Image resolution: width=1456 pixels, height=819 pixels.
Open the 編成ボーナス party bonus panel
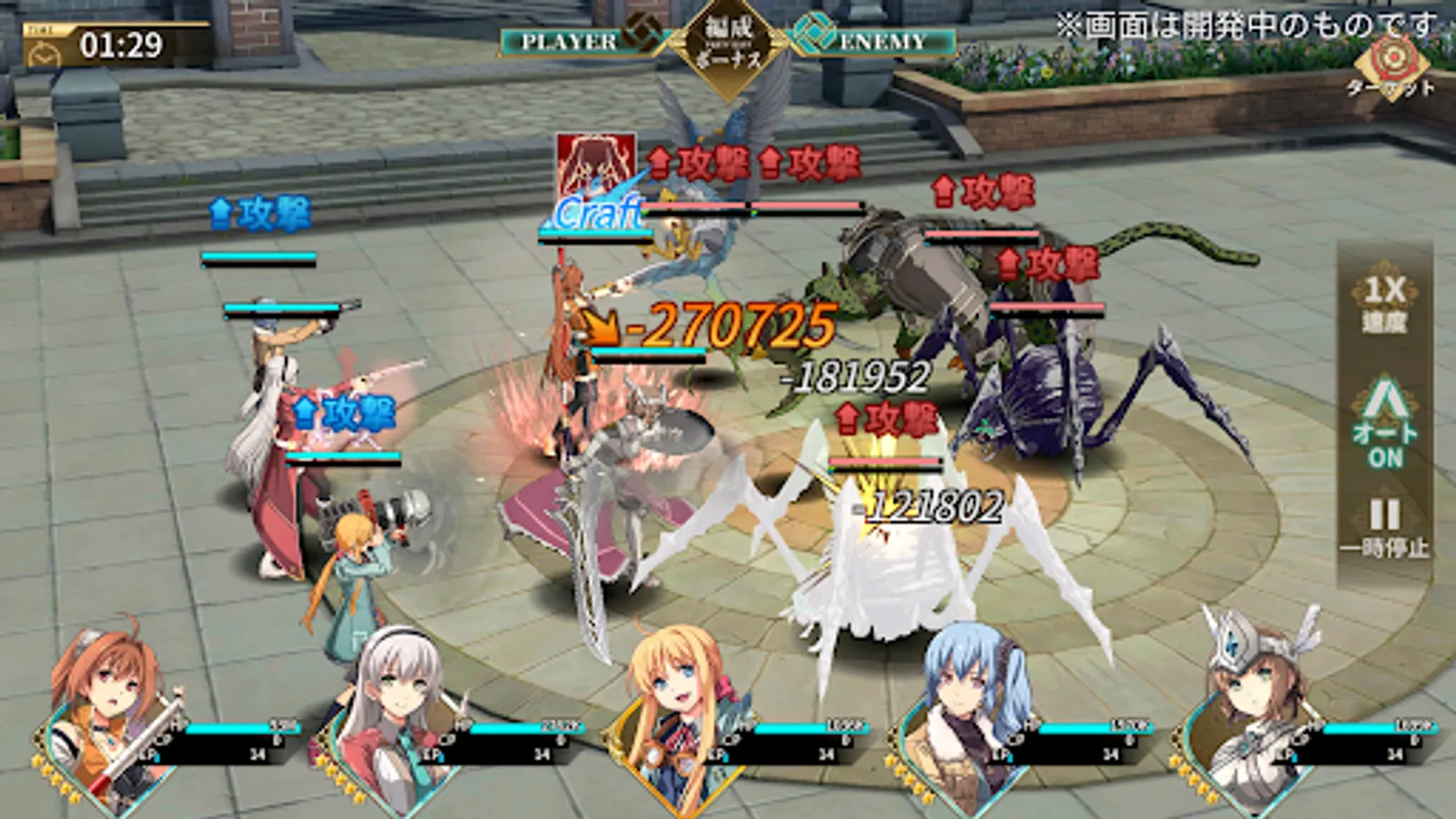728,41
